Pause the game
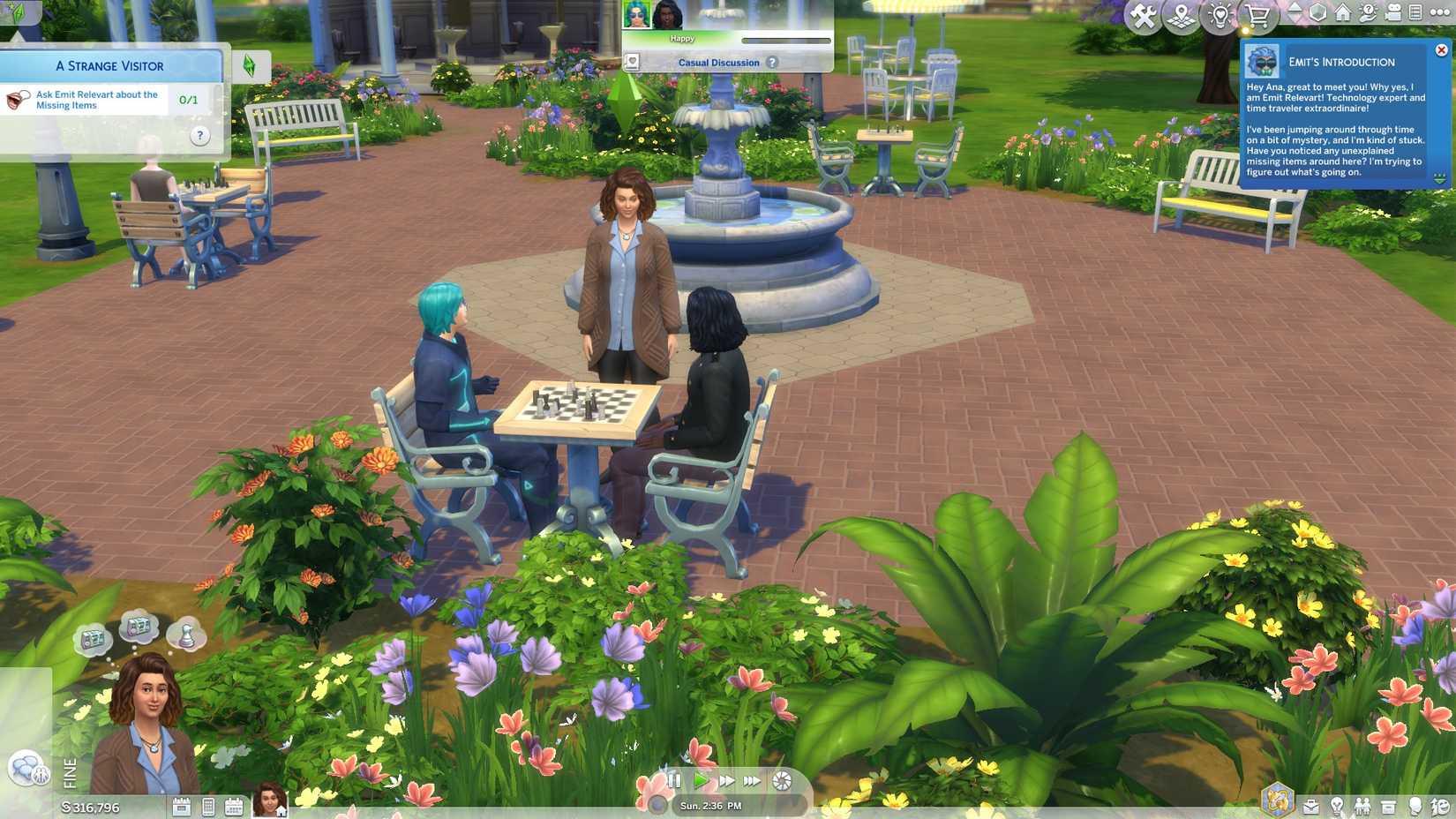 (674, 780)
